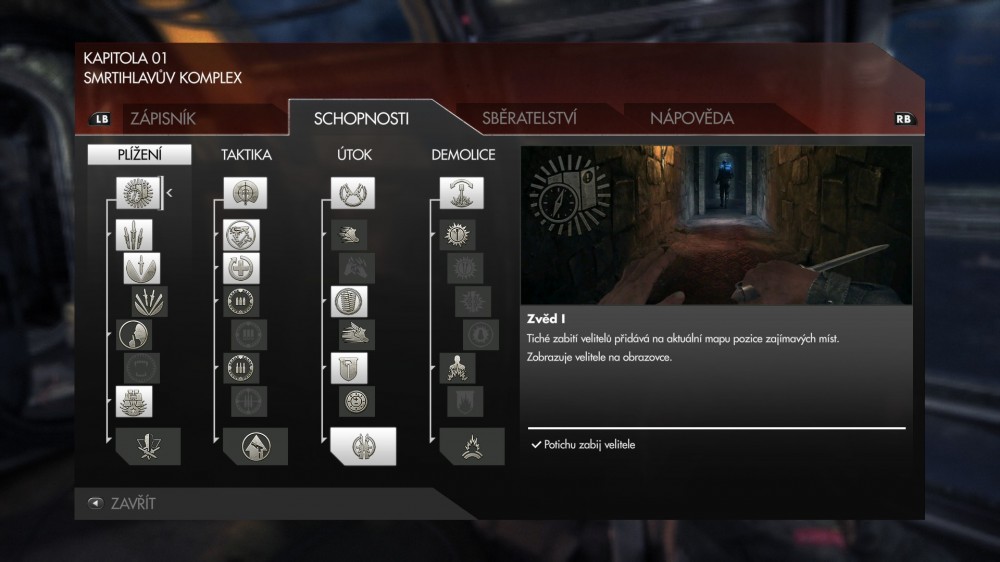Image resolution: width=1000 pixels, height=562 pixels.
Task: Pick the shield perk in Útok
Action: click(x=349, y=368)
